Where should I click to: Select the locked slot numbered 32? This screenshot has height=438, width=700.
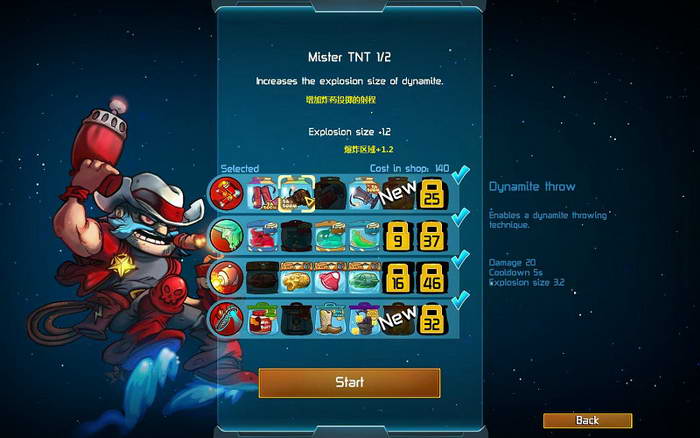(x=432, y=320)
